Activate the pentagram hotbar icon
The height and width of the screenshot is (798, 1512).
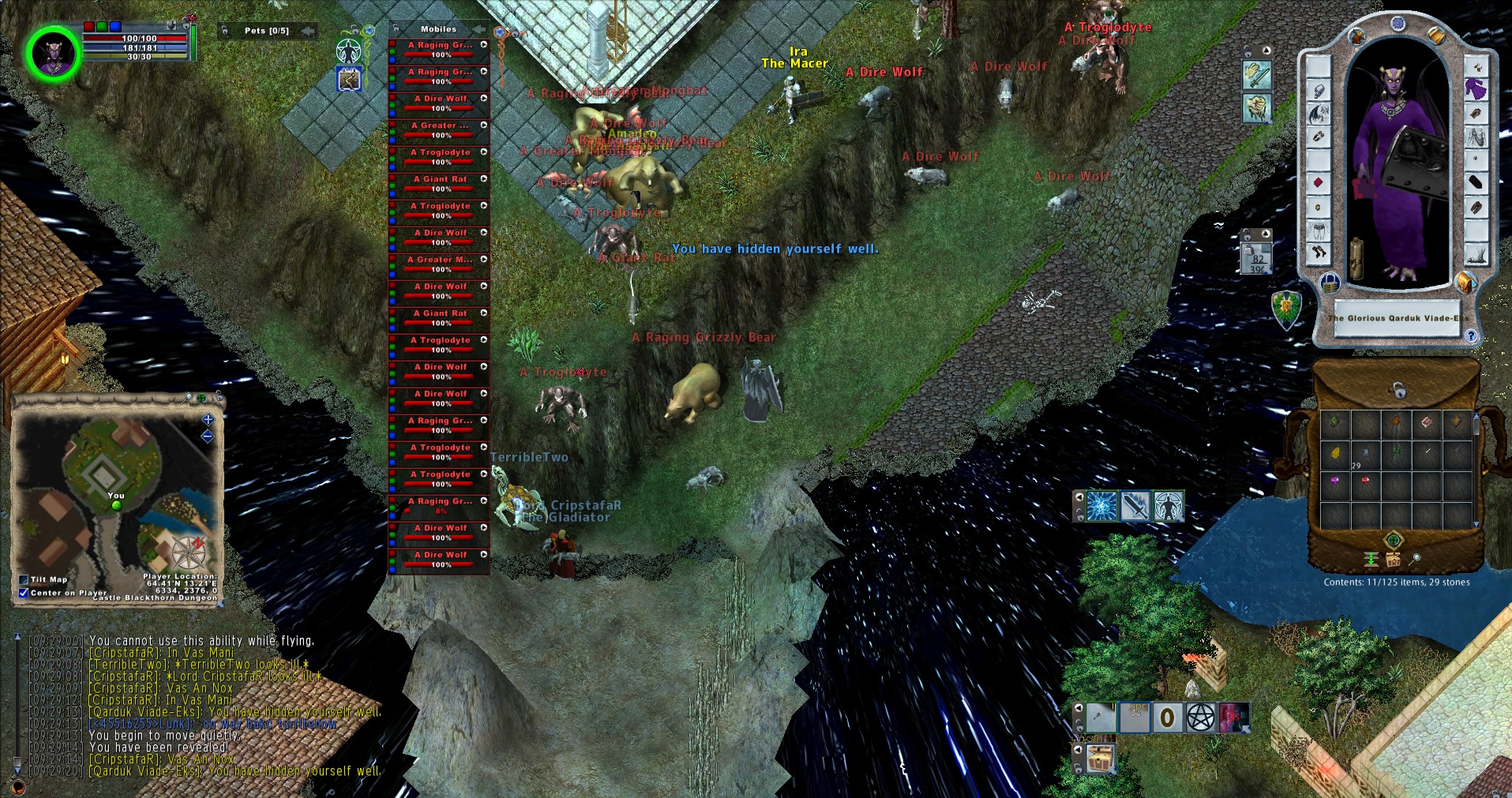pyautogui.click(x=1200, y=717)
